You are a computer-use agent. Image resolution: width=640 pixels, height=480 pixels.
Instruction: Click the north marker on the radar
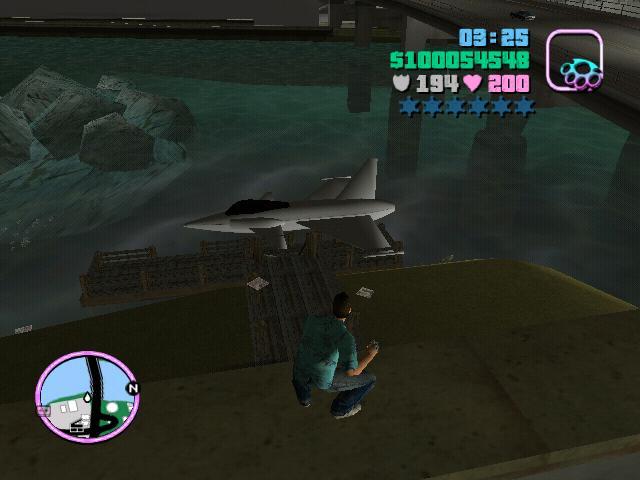click(131, 387)
